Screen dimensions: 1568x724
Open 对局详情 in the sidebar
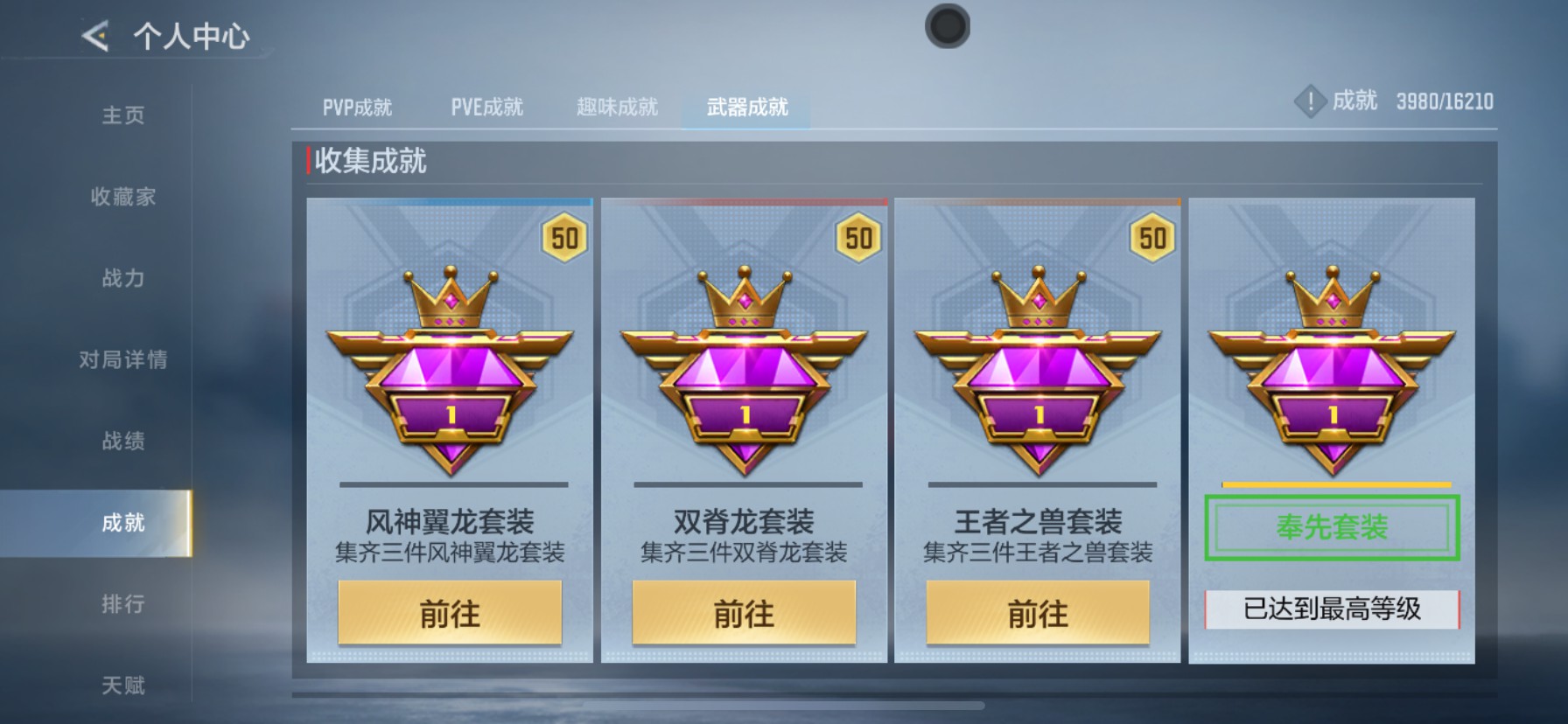tap(122, 359)
